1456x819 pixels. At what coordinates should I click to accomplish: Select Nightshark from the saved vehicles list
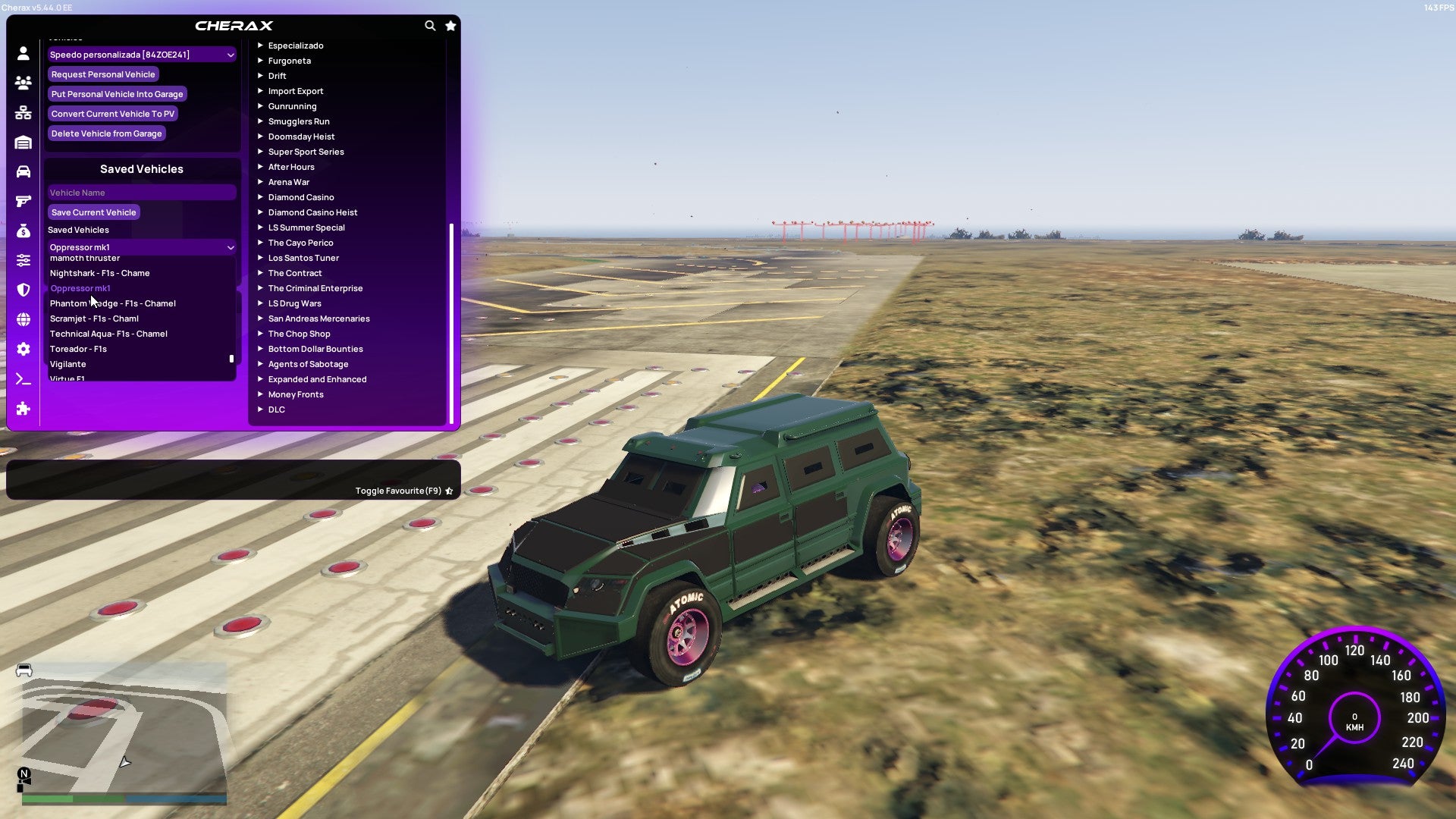[99, 273]
